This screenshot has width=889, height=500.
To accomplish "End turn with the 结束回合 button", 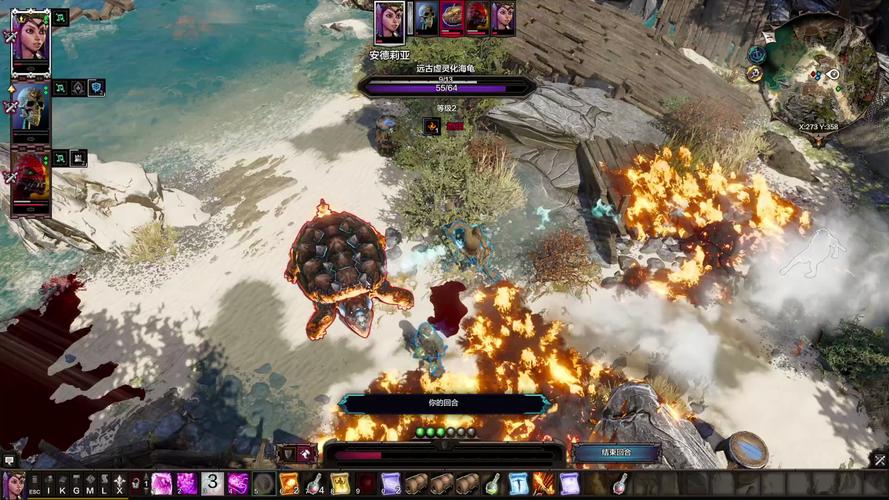I will coord(615,453).
